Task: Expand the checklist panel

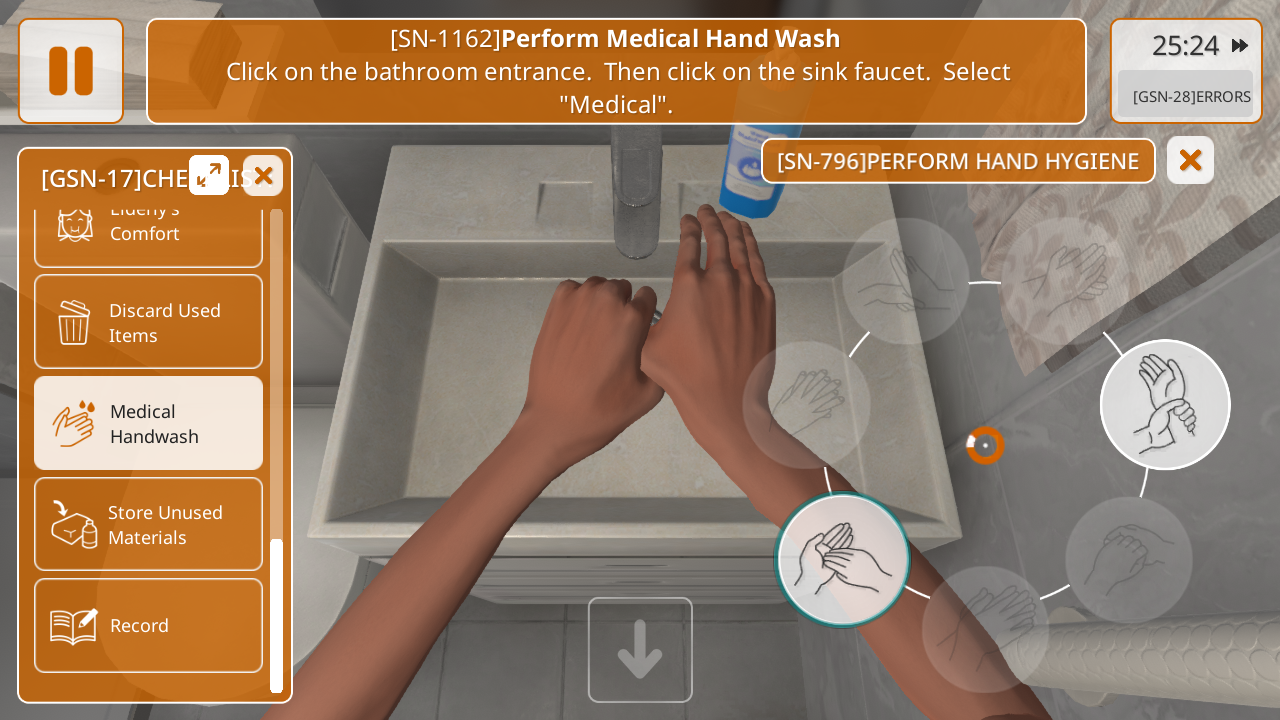Action: pyautogui.click(x=209, y=175)
